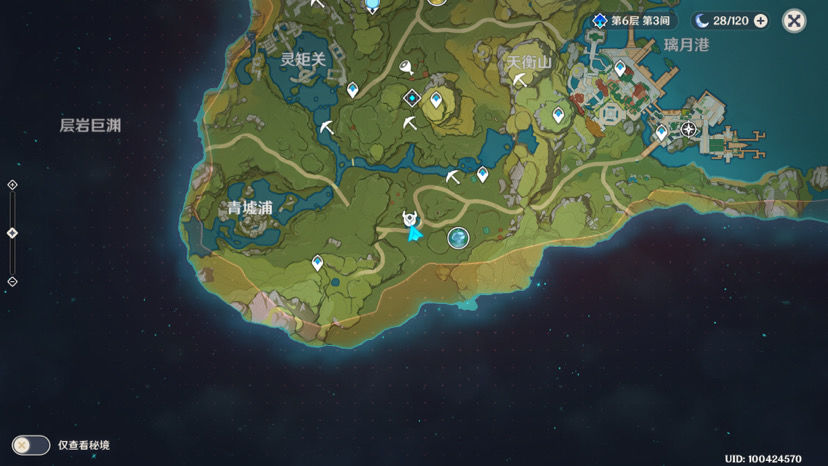Viewport: 828px width, 466px height.
Task: Select the horned boss marker above the player arrow
Action: pos(410,218)
